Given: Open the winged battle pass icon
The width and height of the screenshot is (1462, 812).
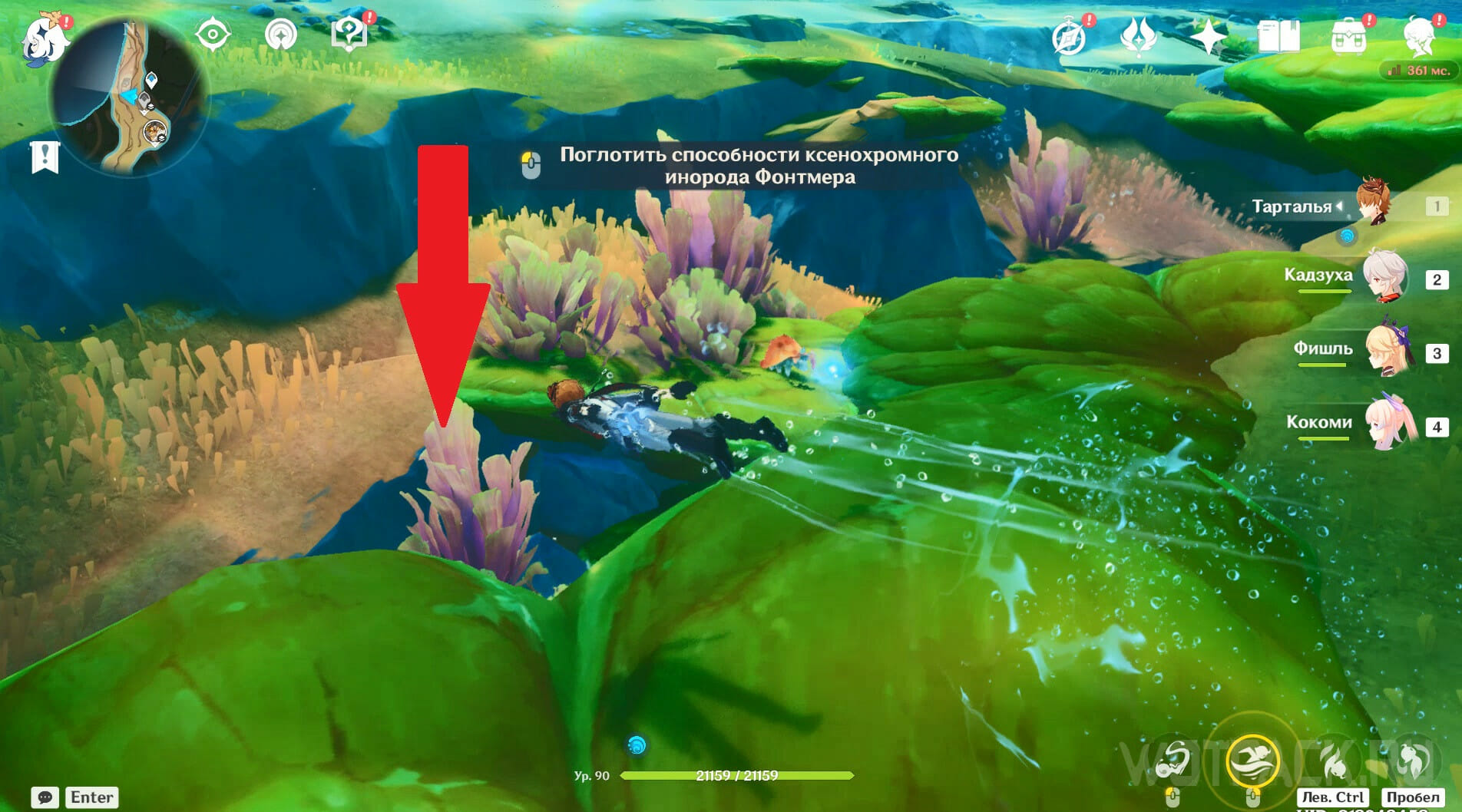Looking at the screenshot, I should [1139, 36].
